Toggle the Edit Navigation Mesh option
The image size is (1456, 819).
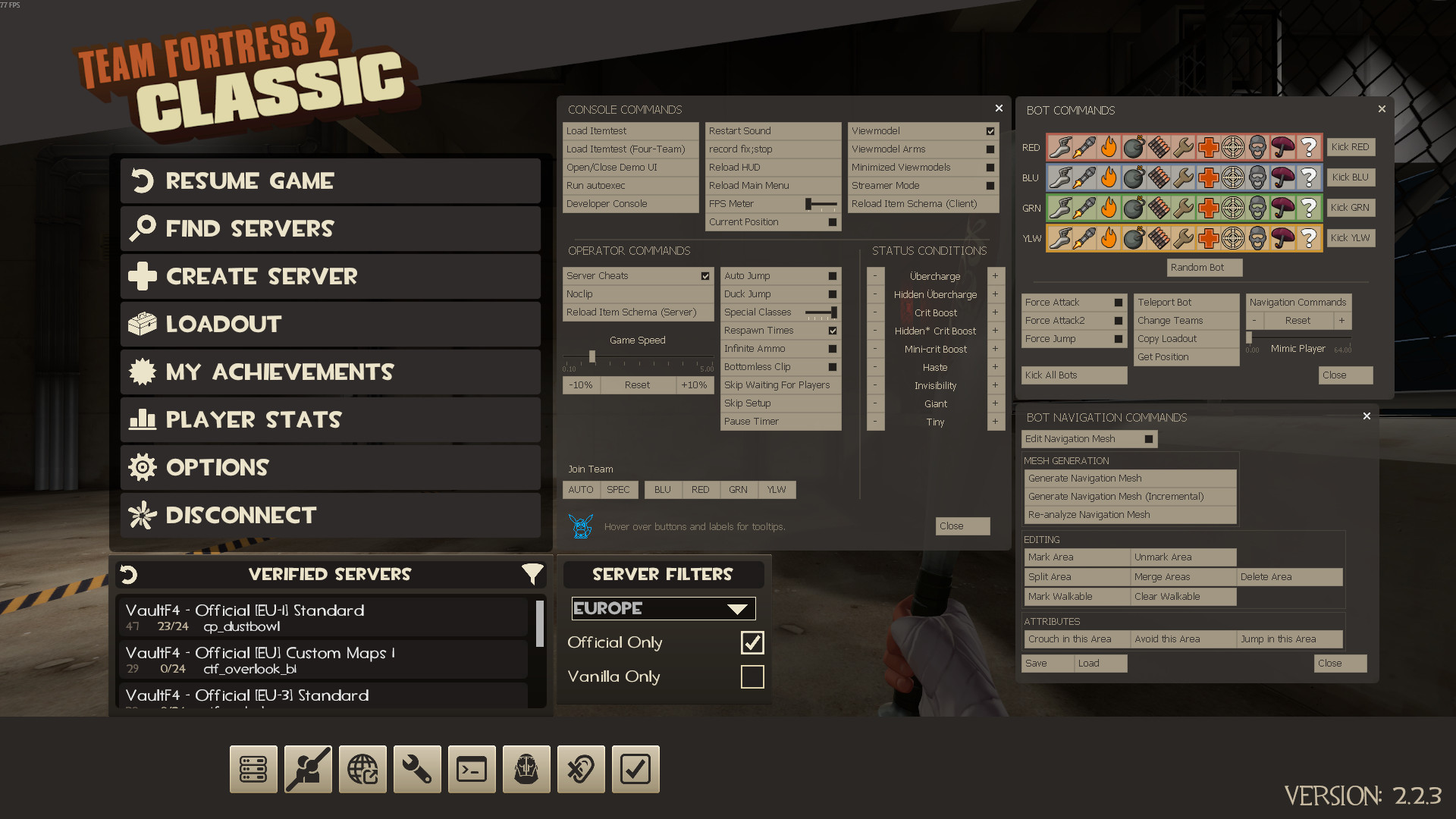(1089, 438)
